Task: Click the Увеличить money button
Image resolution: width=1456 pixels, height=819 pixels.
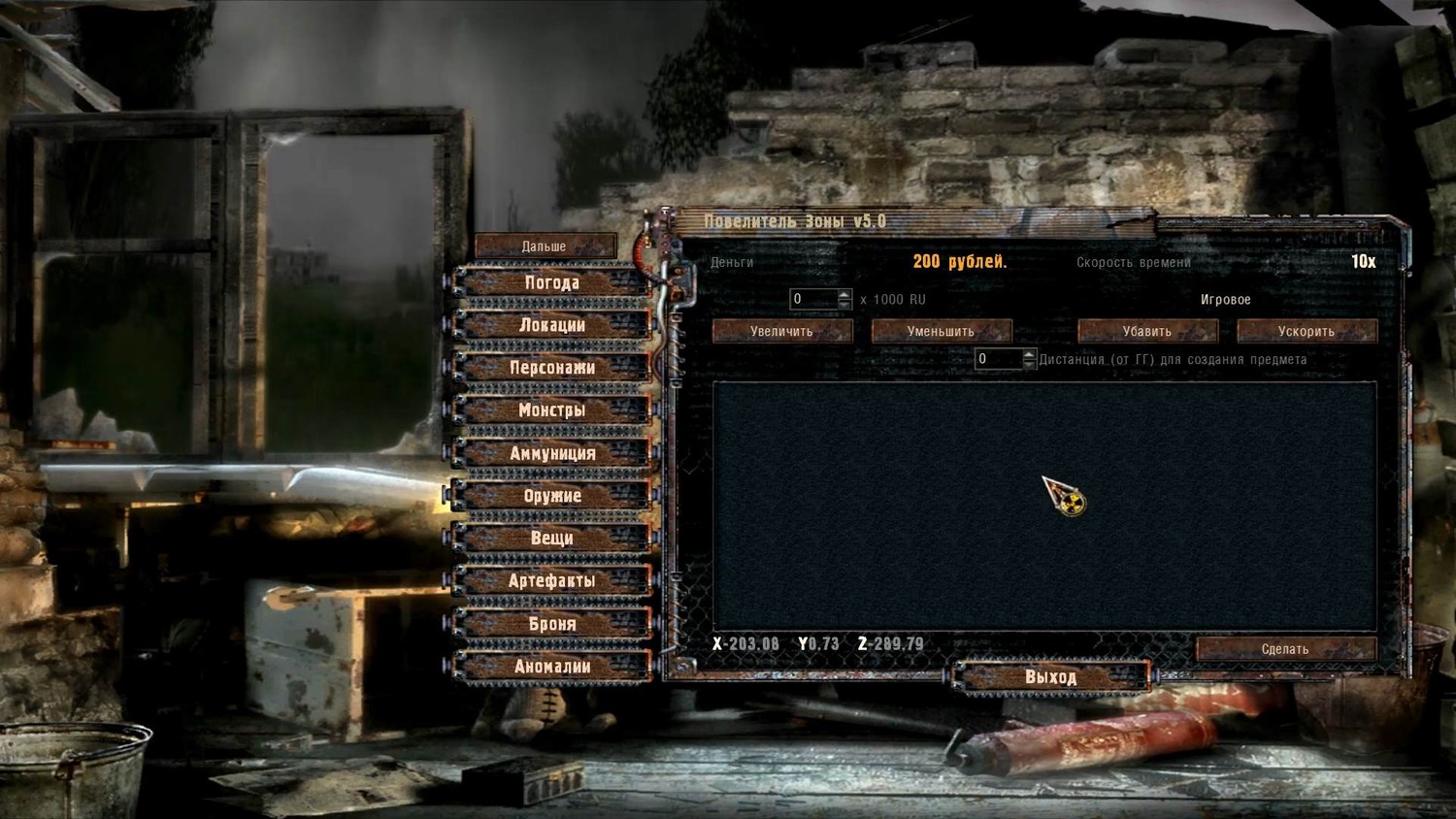Action: click(x=781, y=332)
